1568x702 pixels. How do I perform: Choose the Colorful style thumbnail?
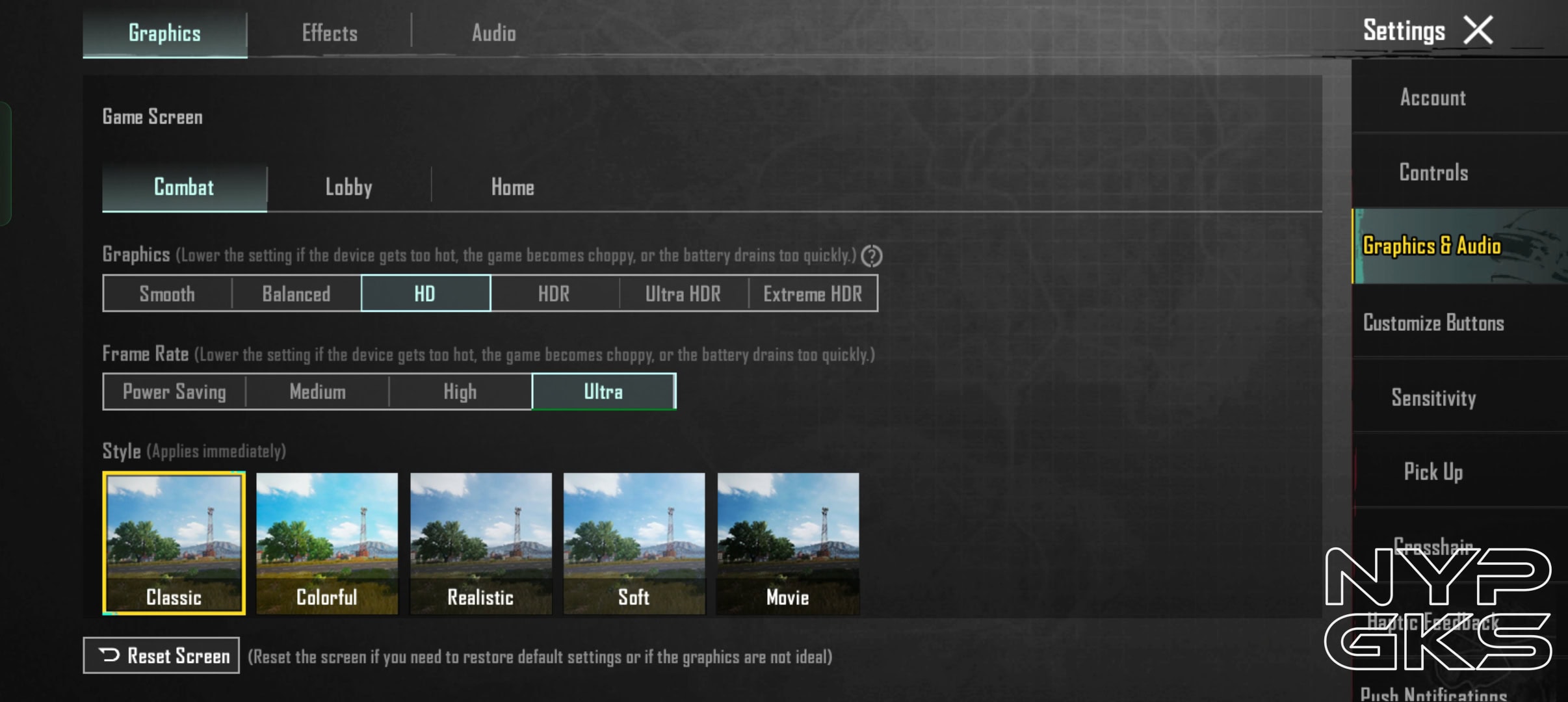click(327, 543)
